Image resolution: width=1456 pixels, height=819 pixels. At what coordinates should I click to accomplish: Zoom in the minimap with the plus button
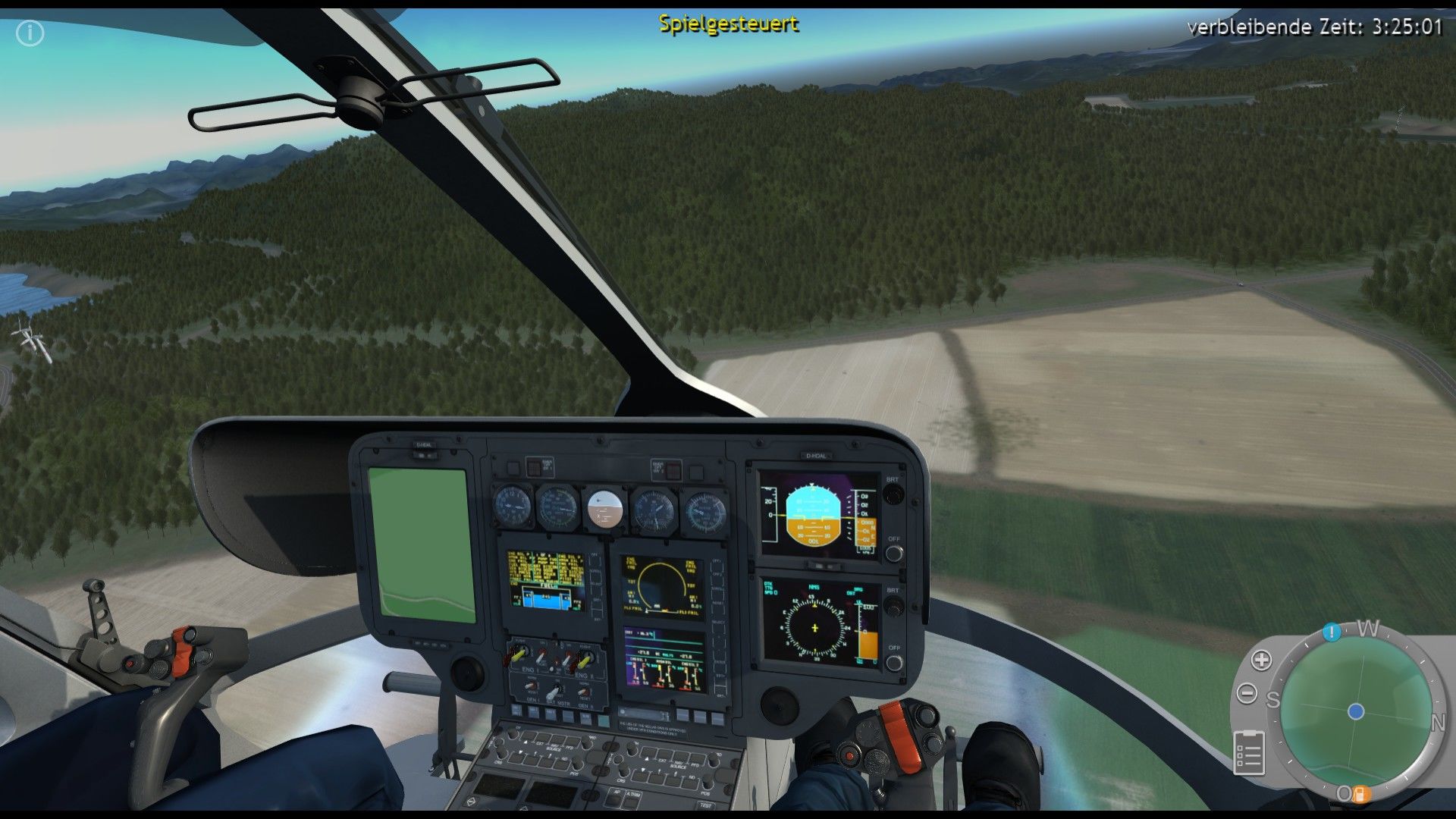[1261, 660]
